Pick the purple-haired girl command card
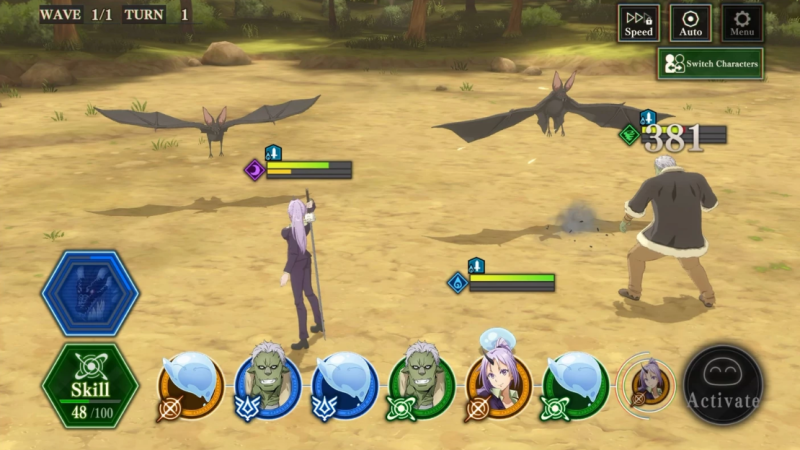 pos(499,386)
